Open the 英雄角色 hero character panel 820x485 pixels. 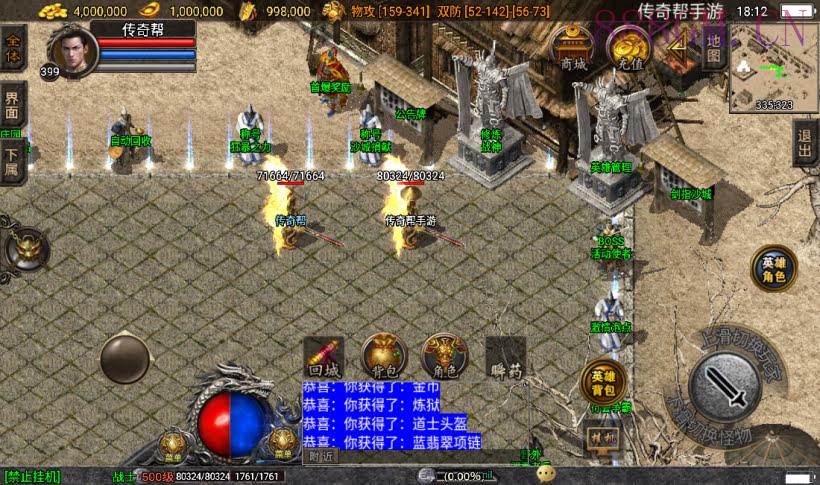coord(774,268)
